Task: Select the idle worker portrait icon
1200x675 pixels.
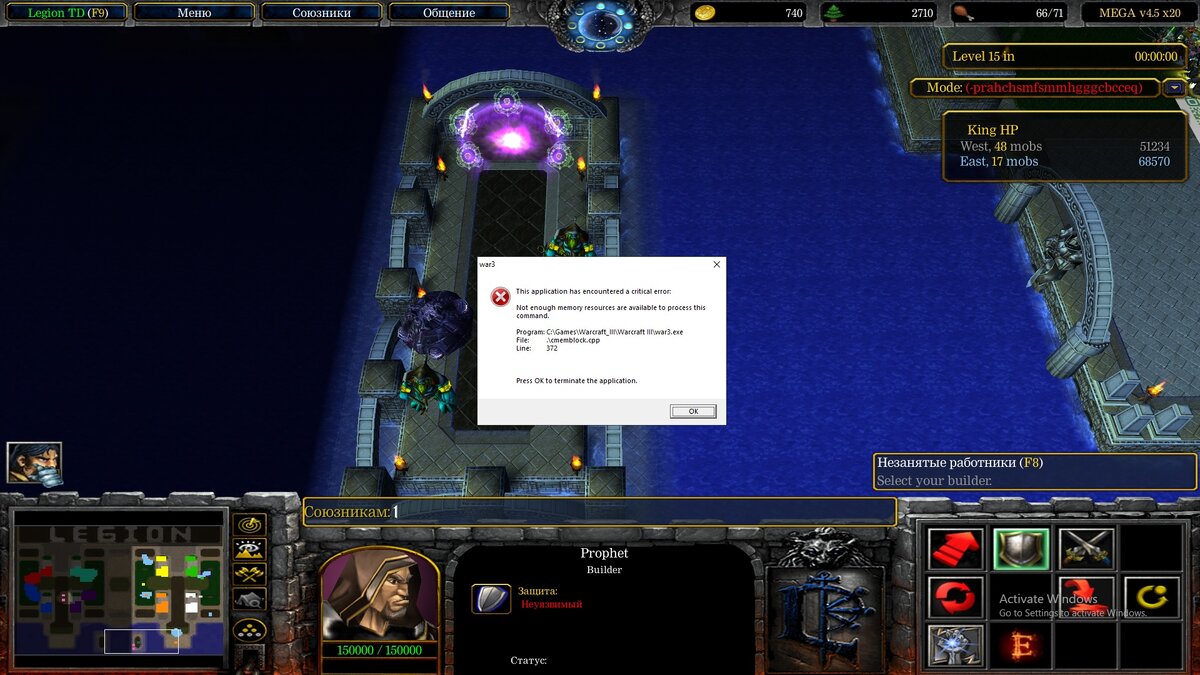Action: click(34, 463)
